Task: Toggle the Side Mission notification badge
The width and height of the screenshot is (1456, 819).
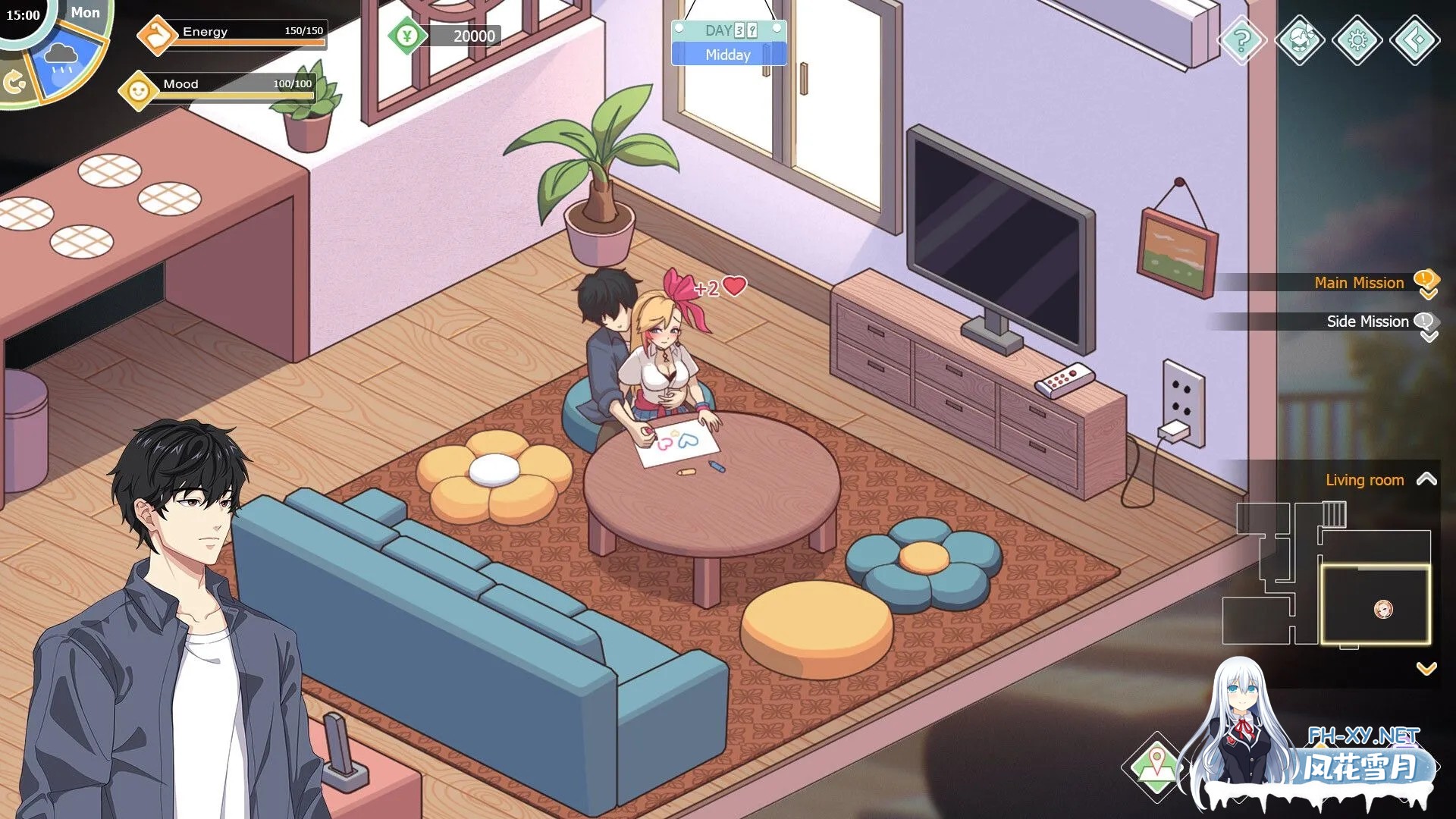Action: [1425, 321]
